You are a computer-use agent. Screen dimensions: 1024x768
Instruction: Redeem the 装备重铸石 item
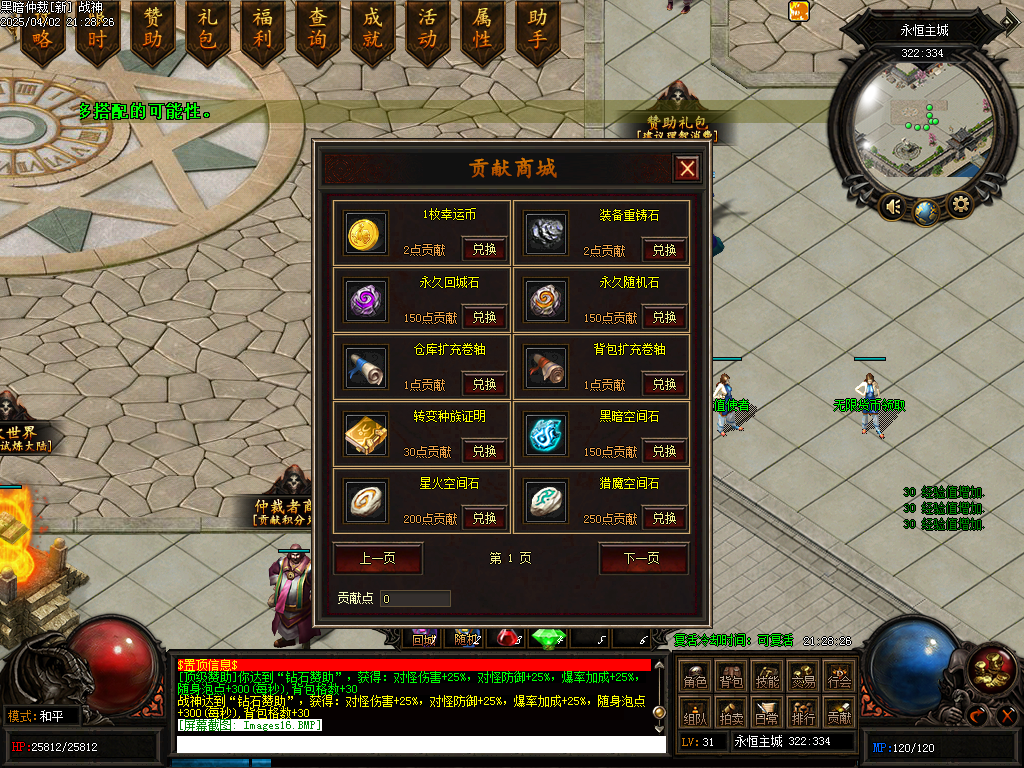tap(664, 250)
